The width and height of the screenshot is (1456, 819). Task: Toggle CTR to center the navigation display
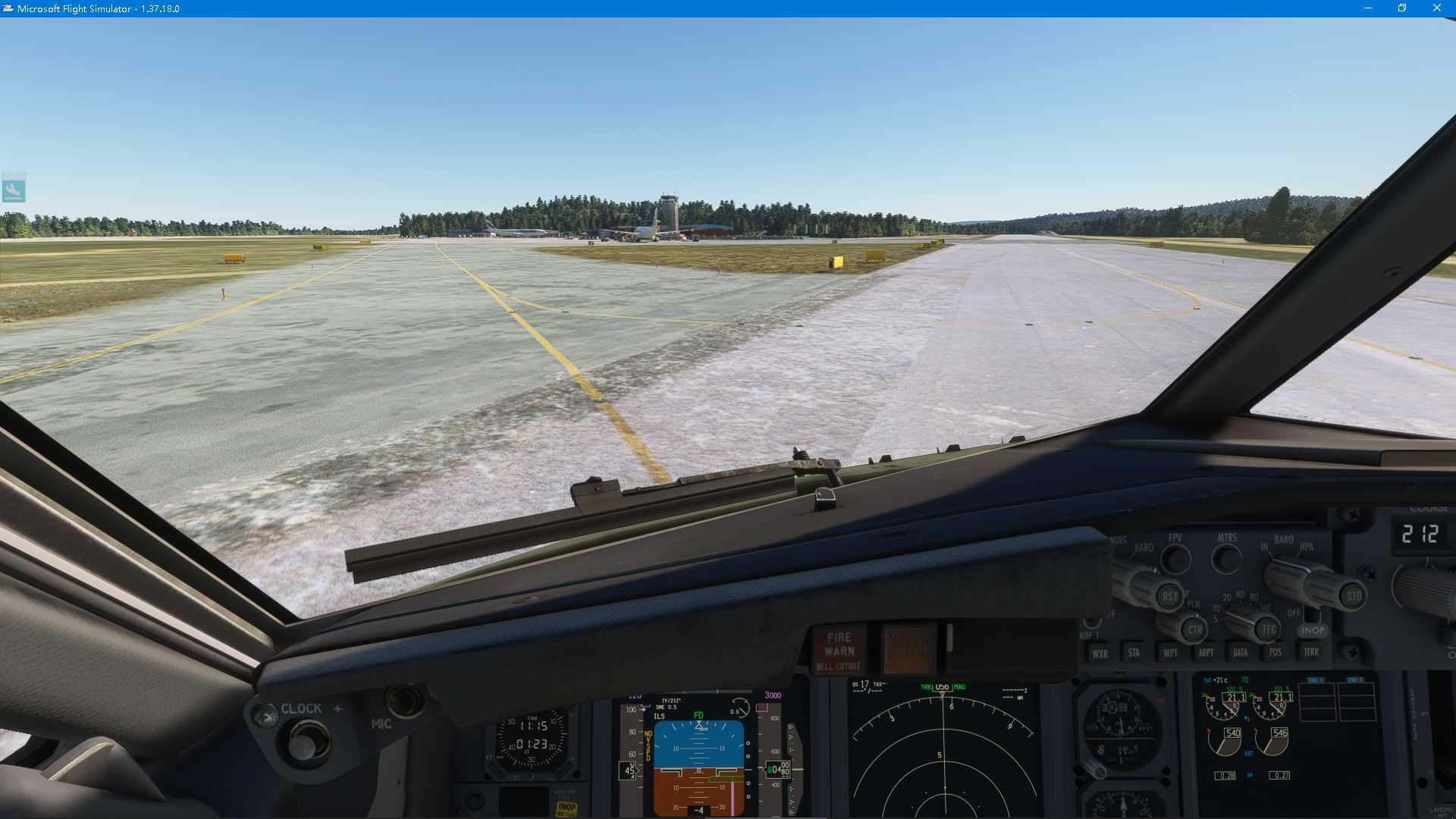tap(1195, 630)
